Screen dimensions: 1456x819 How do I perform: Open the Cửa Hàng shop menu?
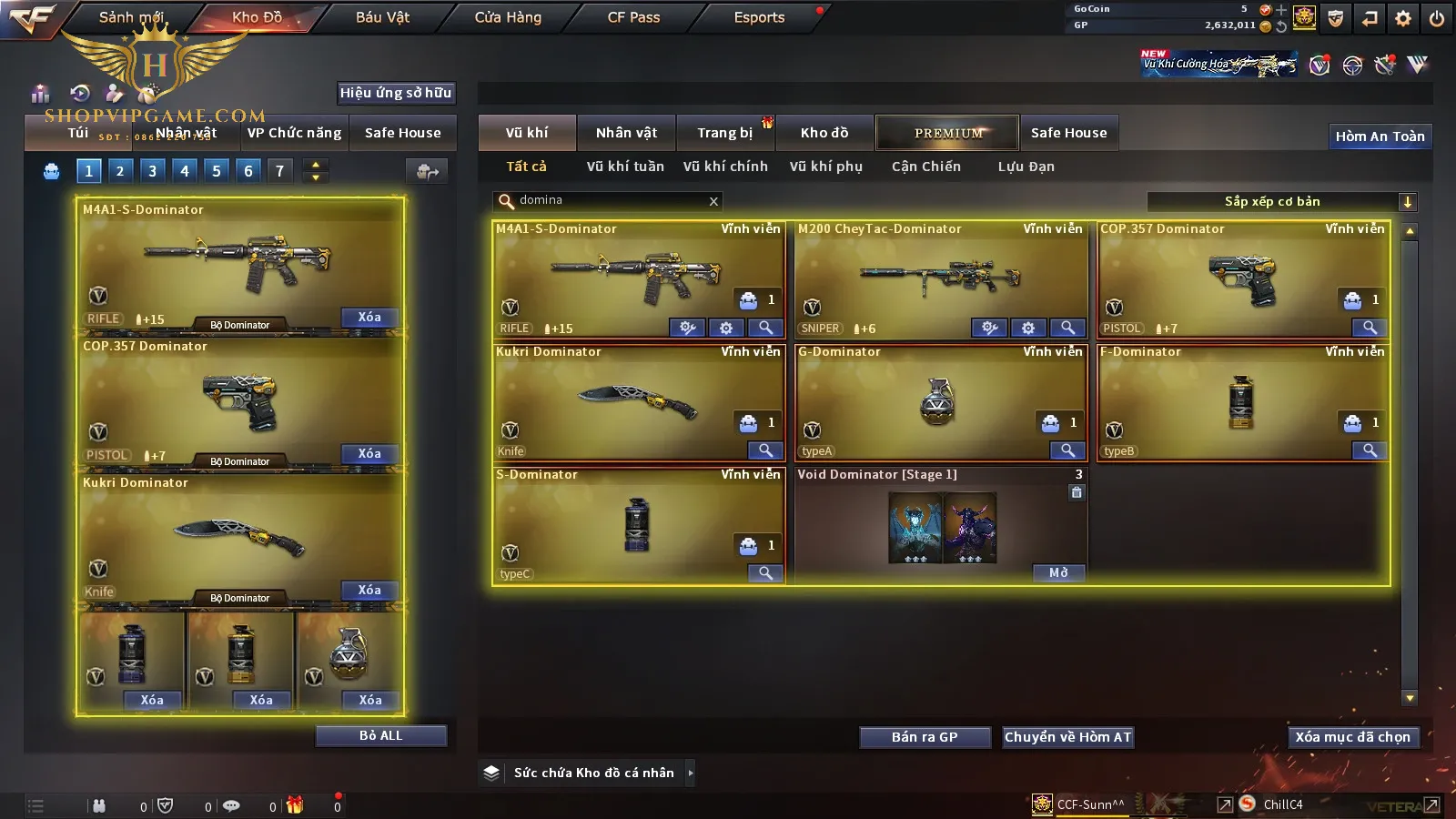(508, 17)
